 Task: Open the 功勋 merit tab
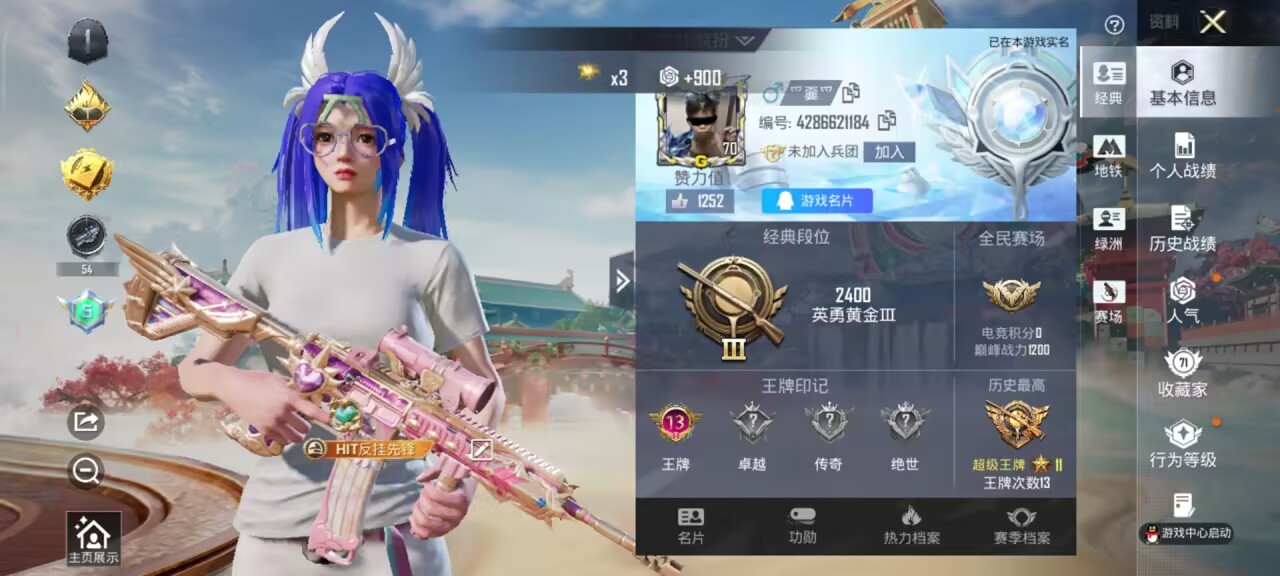(802, 526)
